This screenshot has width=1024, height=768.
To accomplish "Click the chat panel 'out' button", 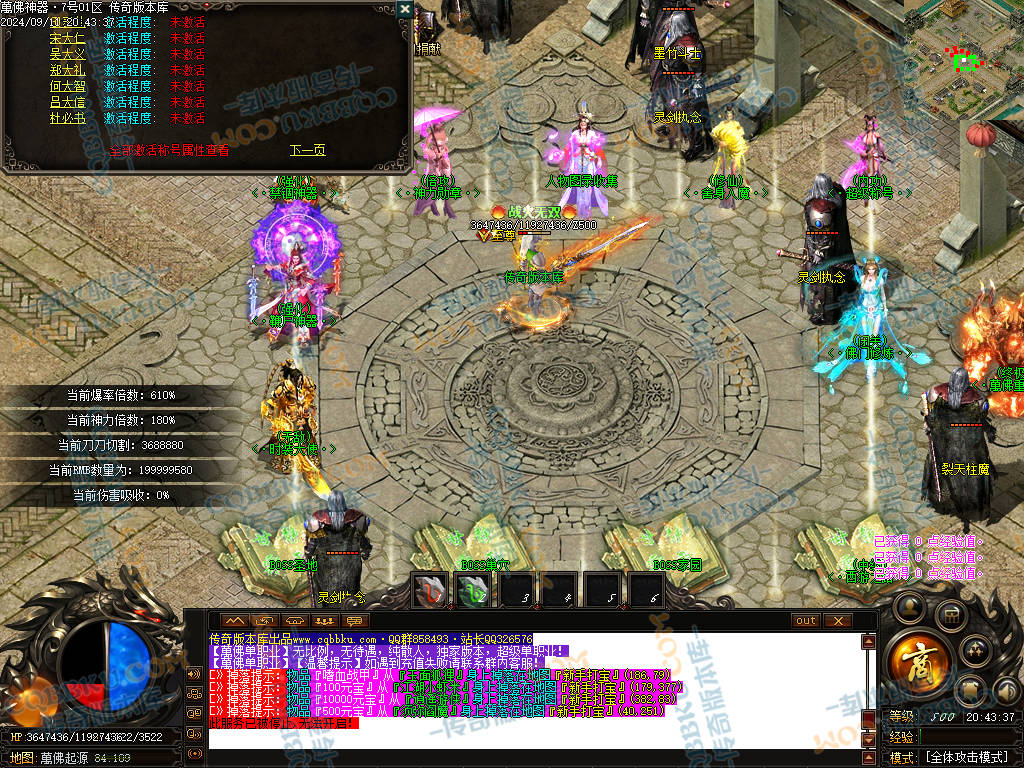I will click(805, 621).
